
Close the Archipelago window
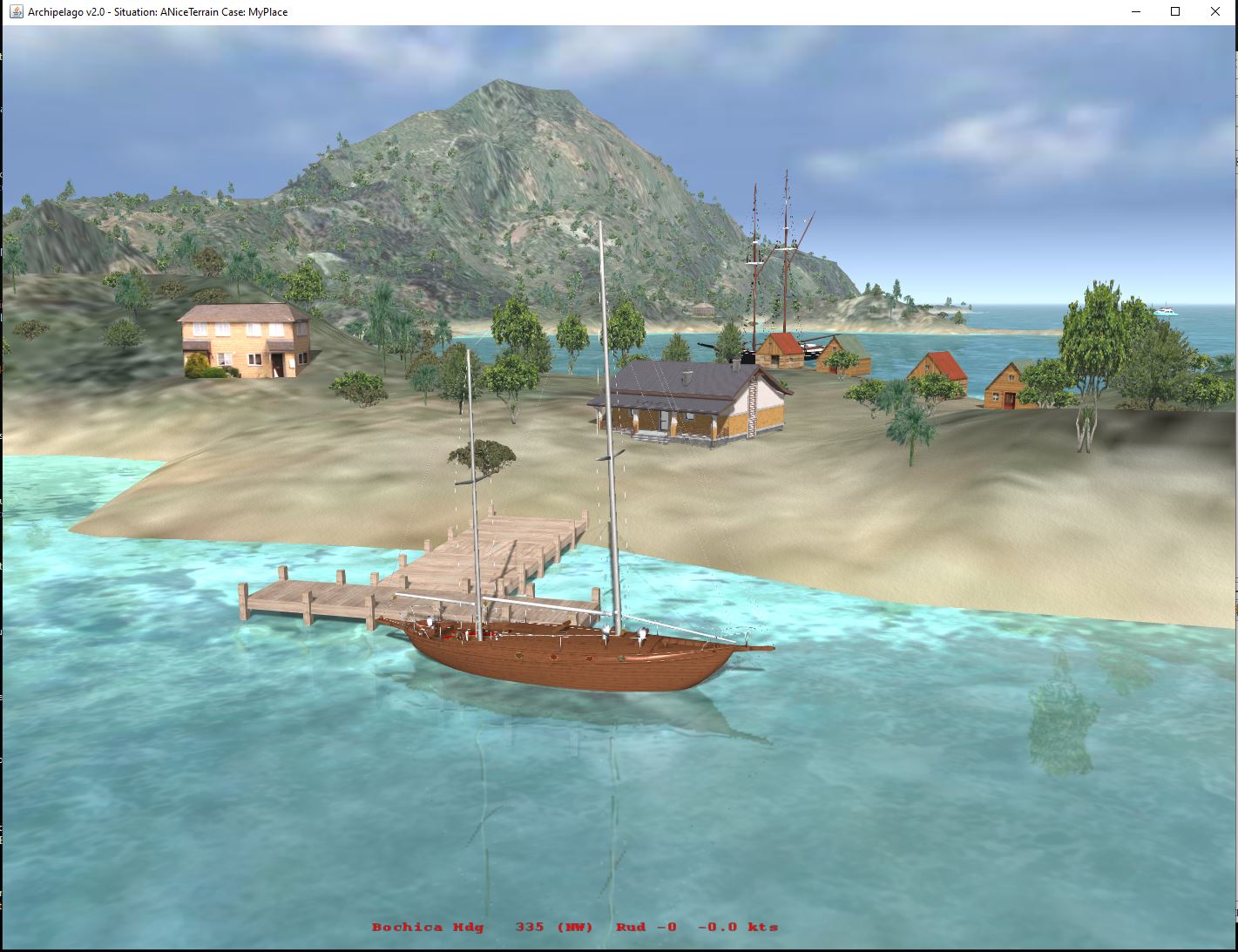point(1215,12)
